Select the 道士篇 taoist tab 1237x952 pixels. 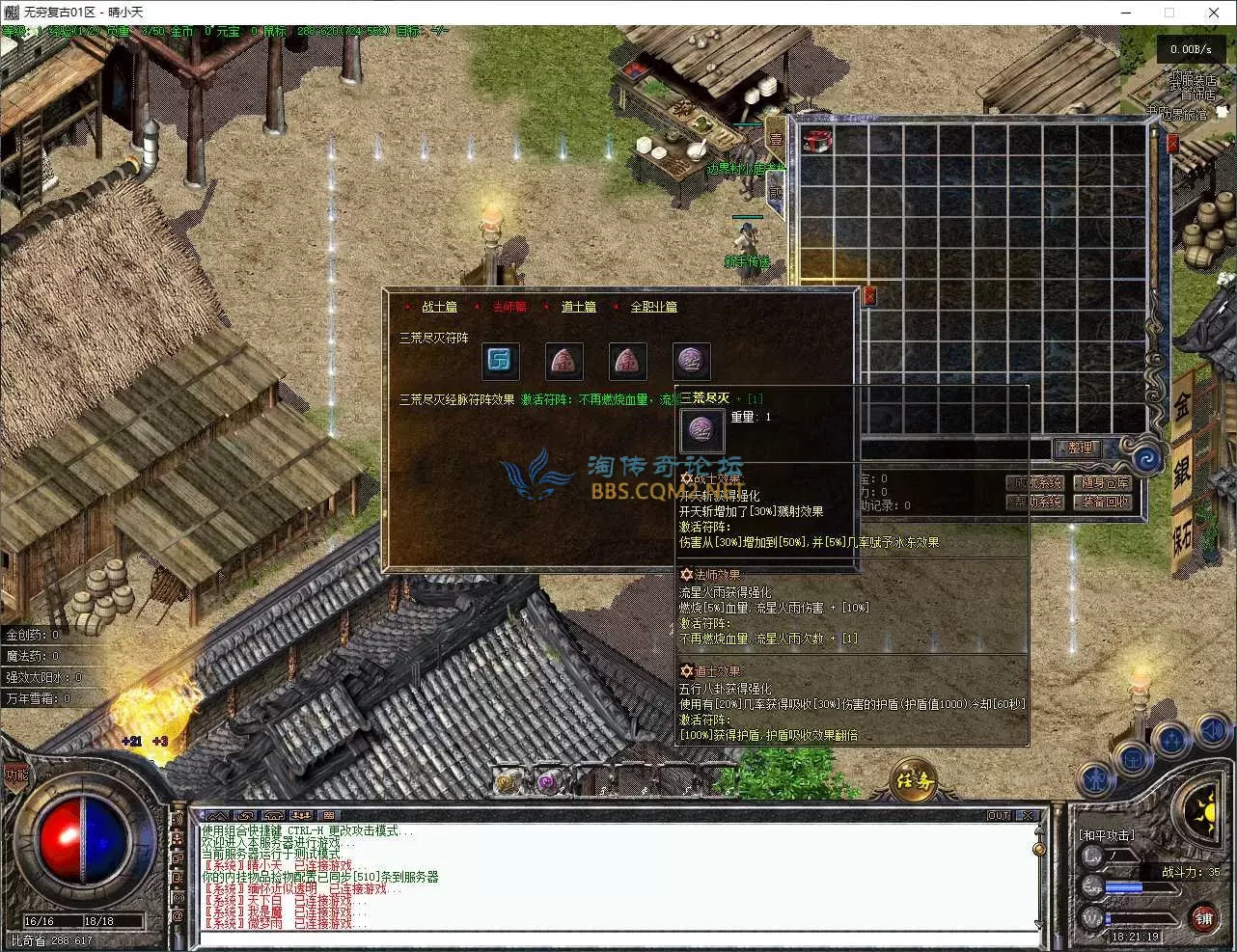(578, 307)
